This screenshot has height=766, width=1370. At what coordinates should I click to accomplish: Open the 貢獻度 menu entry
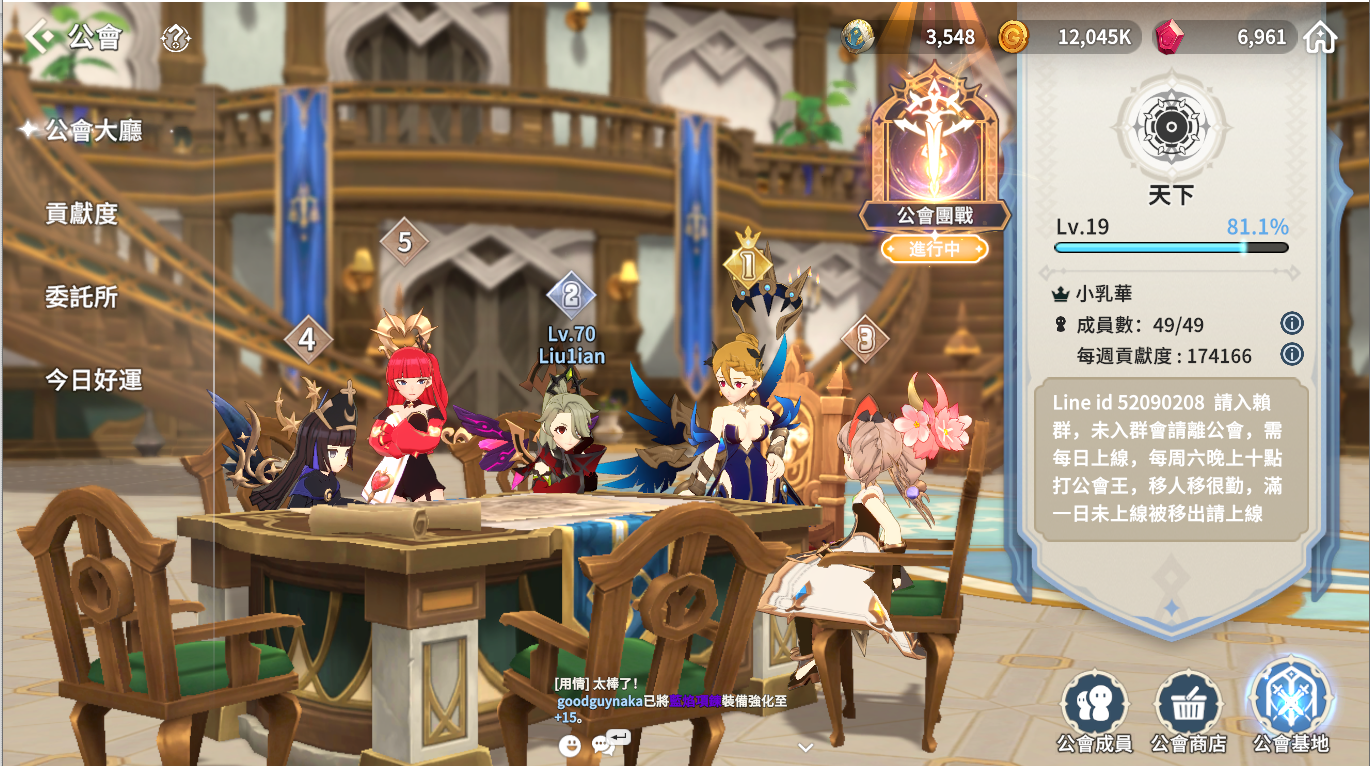pos(82,213)
